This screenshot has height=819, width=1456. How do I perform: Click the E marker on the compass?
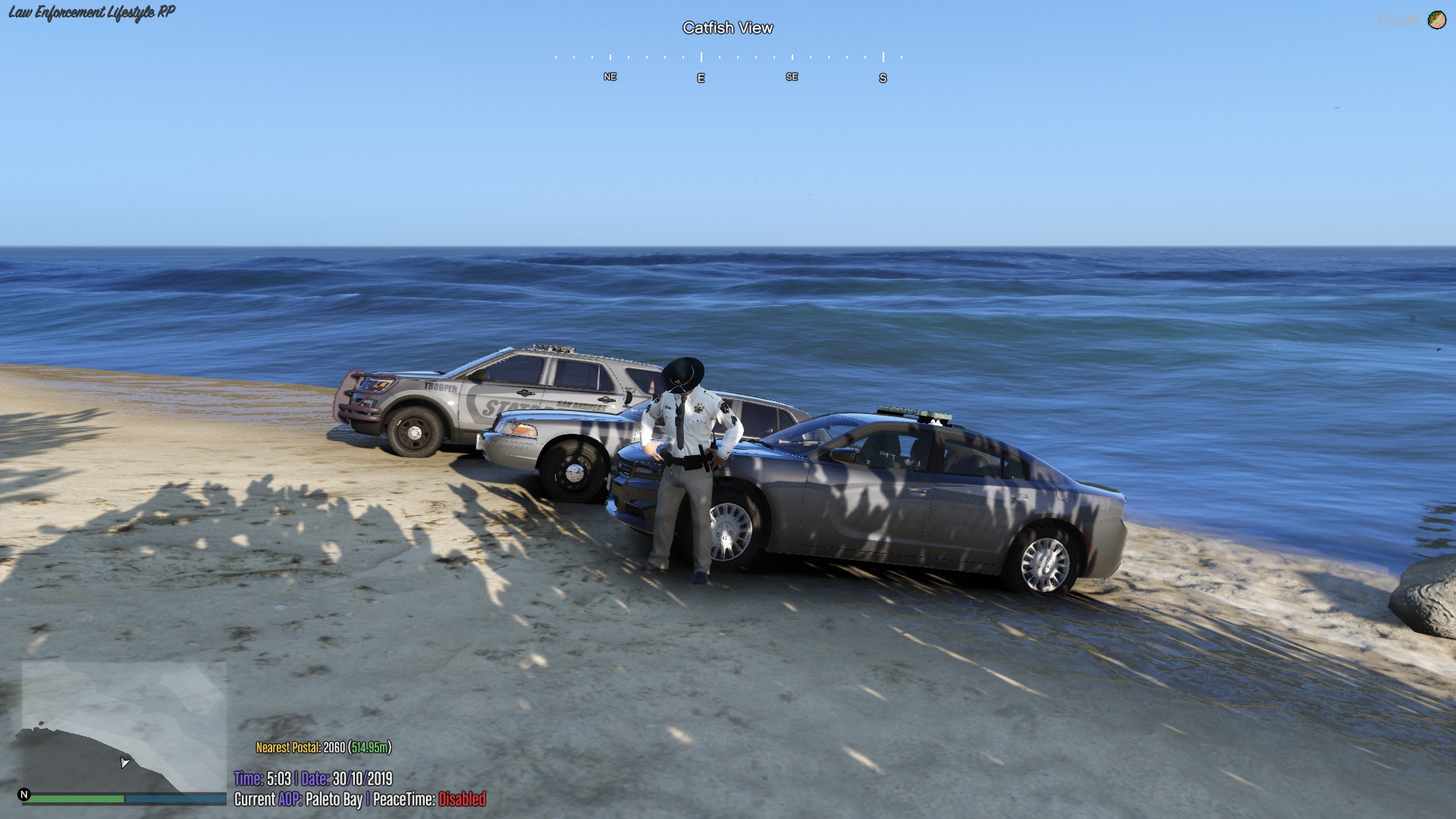[700, 77]
